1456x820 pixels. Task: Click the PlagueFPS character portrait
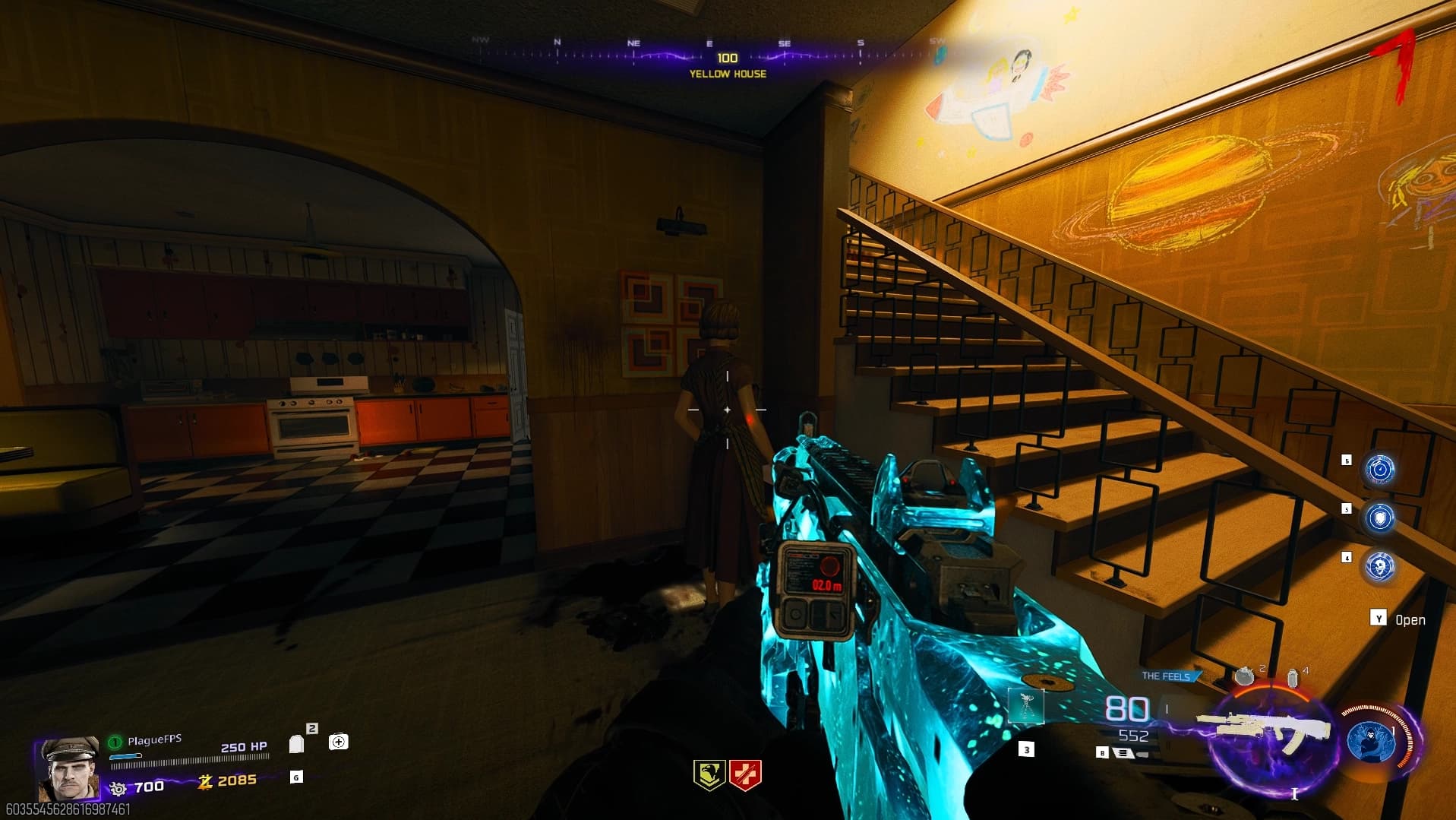70,769
